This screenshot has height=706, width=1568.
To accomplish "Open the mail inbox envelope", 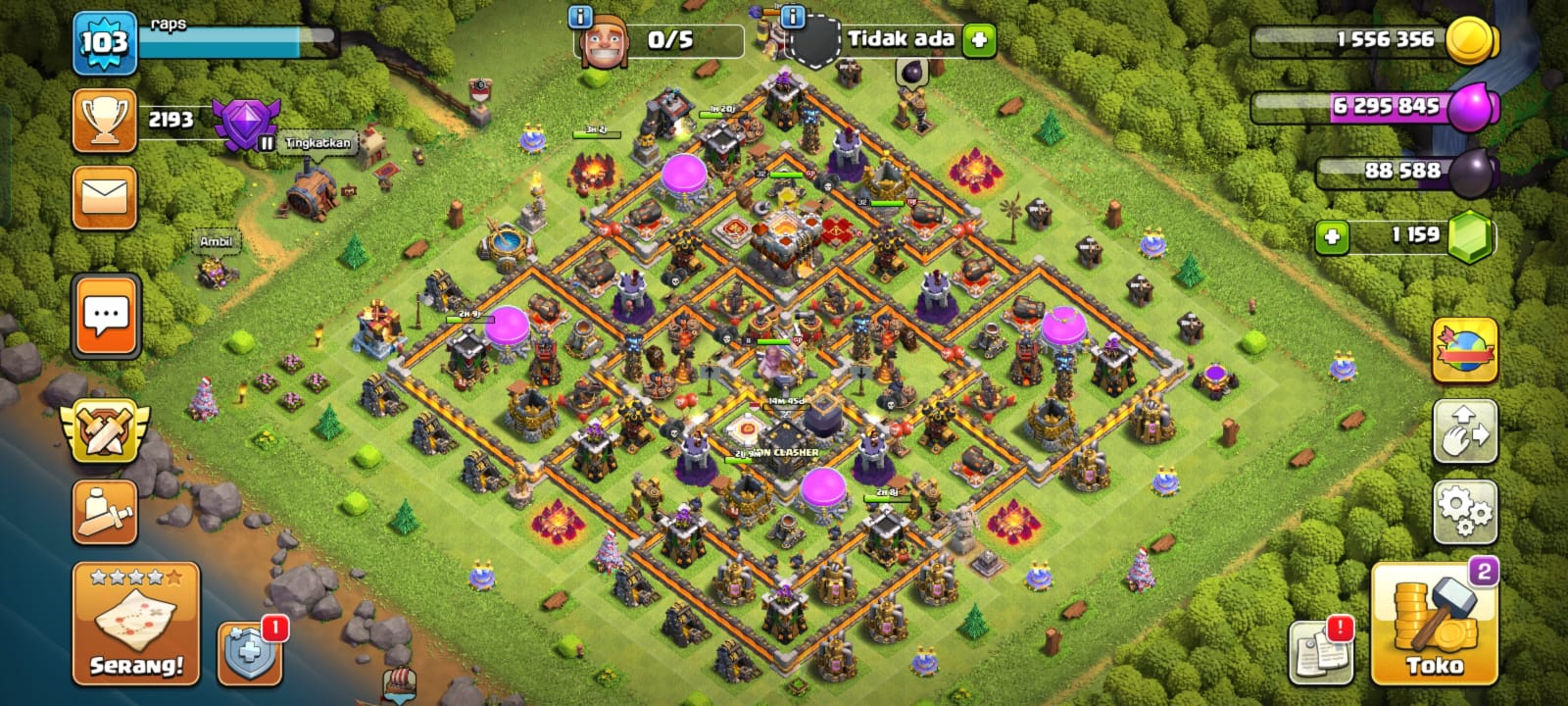I will tap(105, 197).
